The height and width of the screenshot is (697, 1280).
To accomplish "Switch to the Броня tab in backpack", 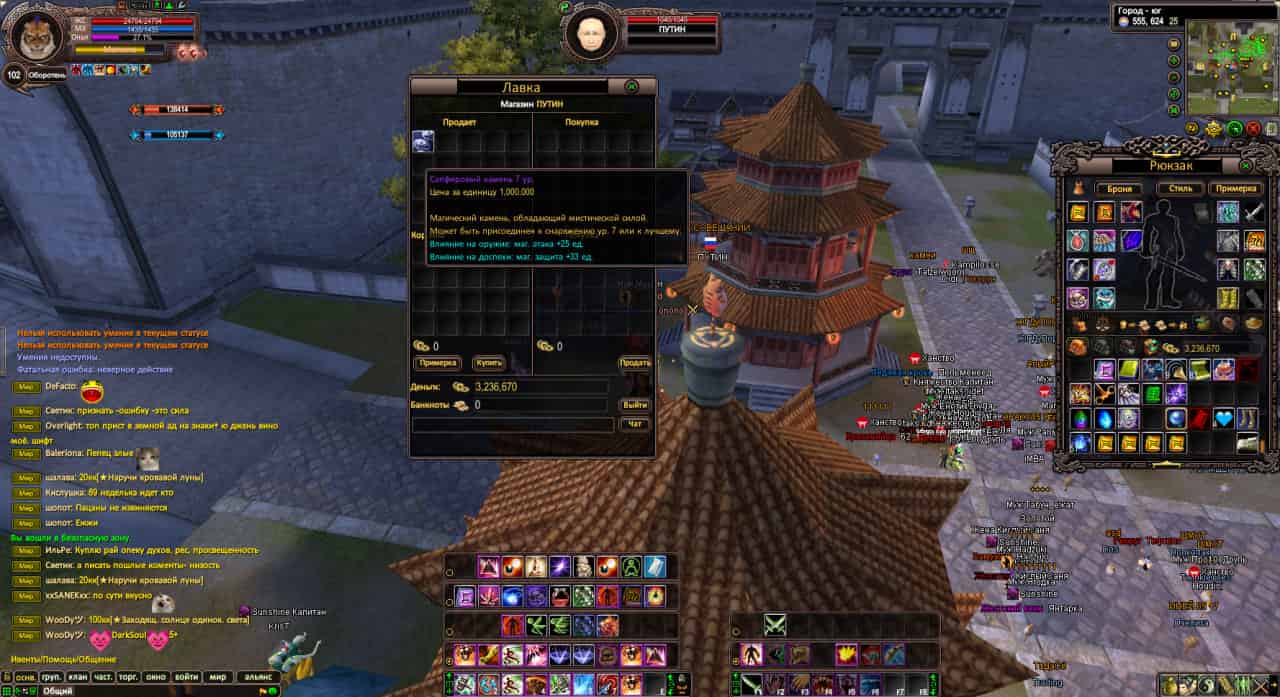I will [x=1119, y=188].
